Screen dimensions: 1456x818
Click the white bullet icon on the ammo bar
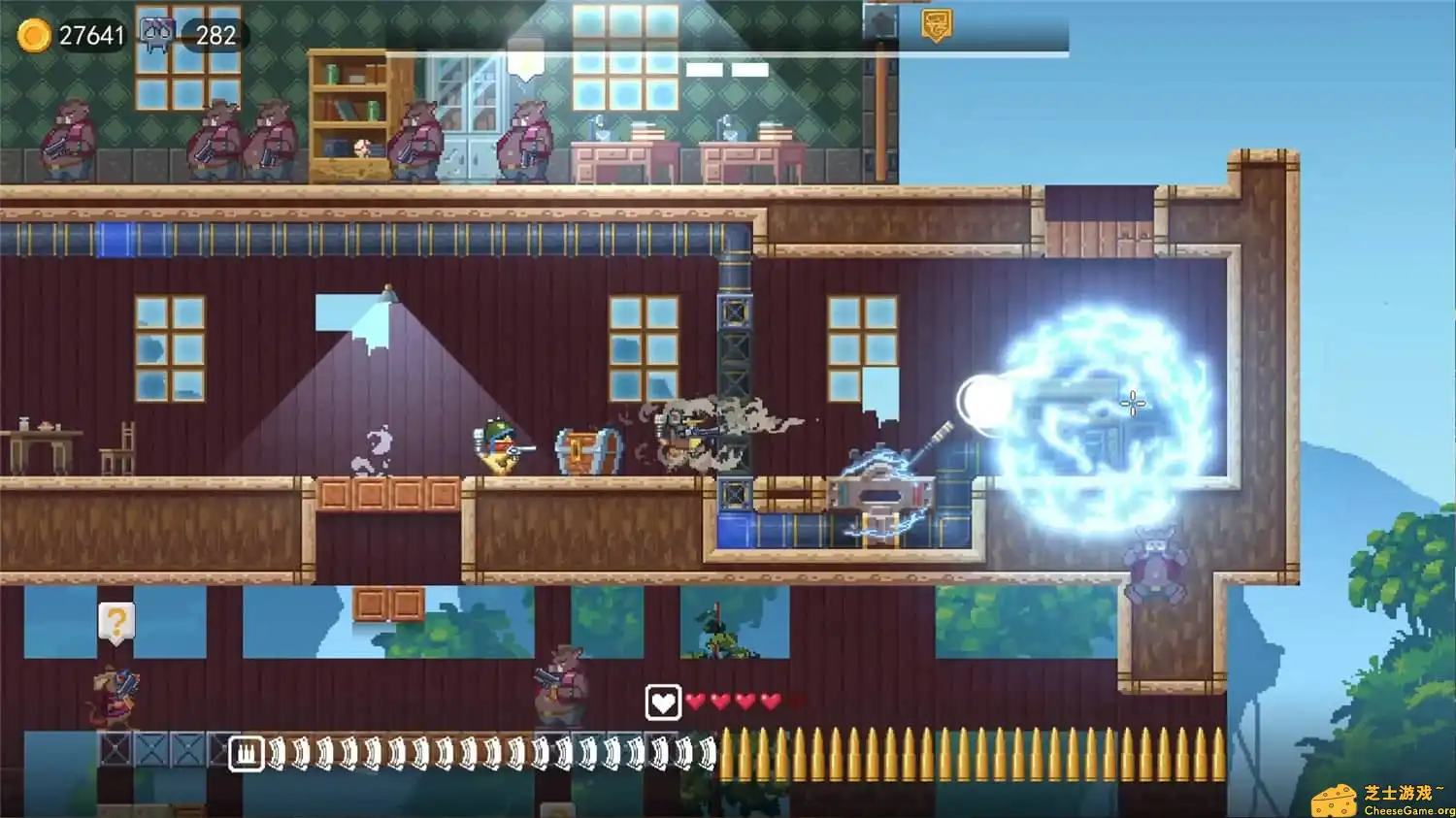[248, 751]
